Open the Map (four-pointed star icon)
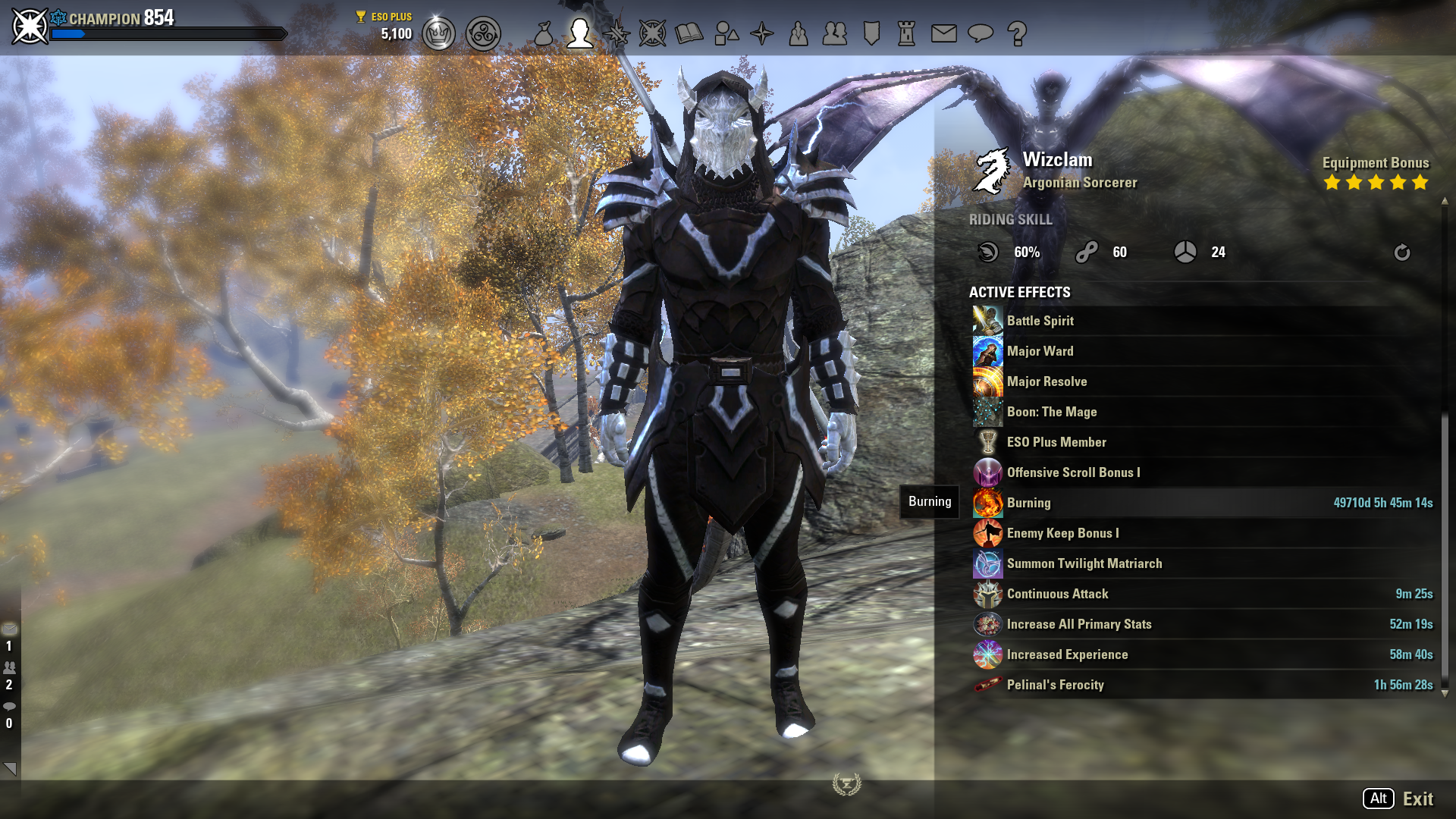 (763, 33)
